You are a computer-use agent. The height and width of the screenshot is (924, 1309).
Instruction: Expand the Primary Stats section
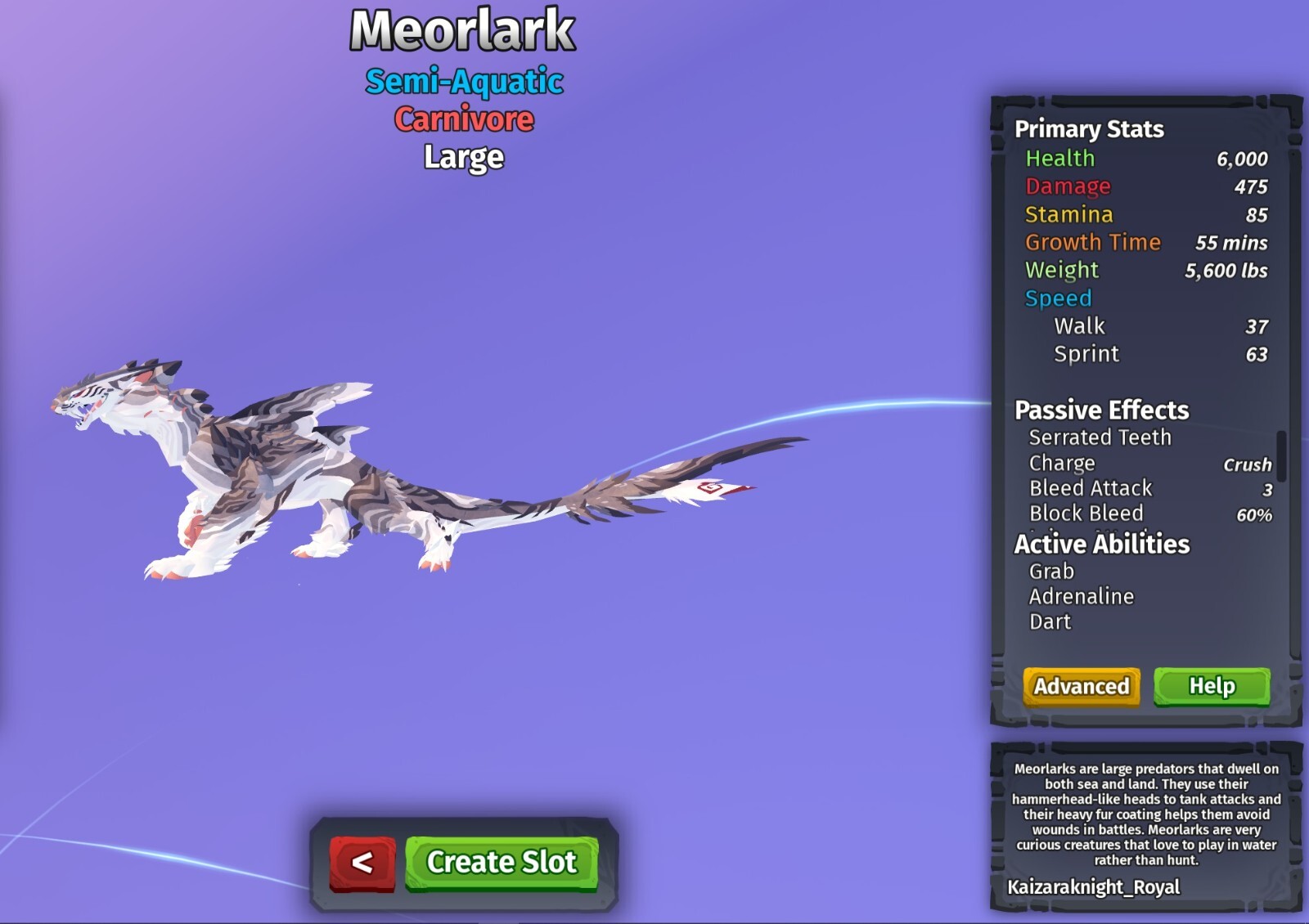click(x=1088, y=129)
